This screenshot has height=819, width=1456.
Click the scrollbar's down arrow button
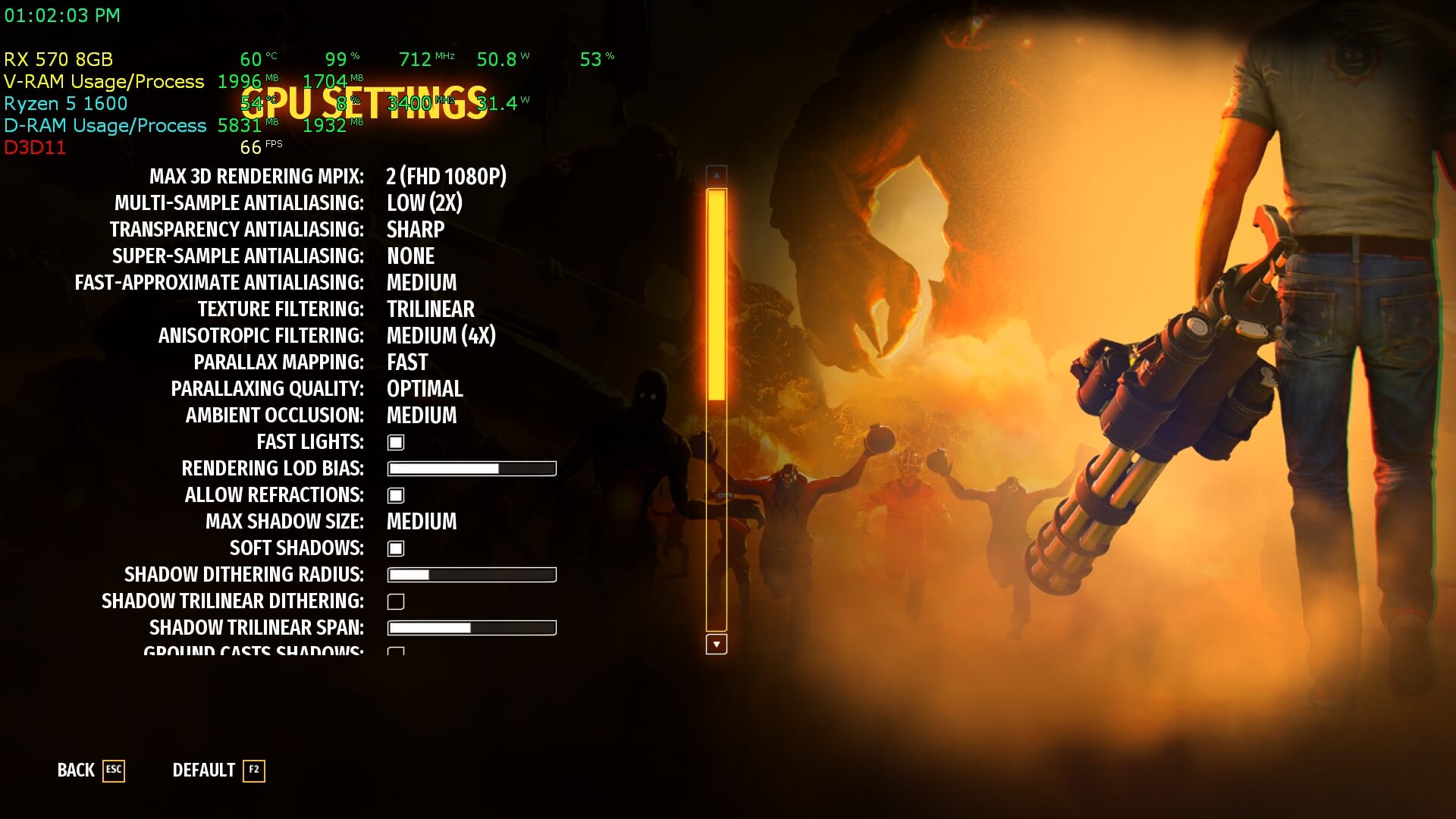pyautogui.click(x=716, y=645)
